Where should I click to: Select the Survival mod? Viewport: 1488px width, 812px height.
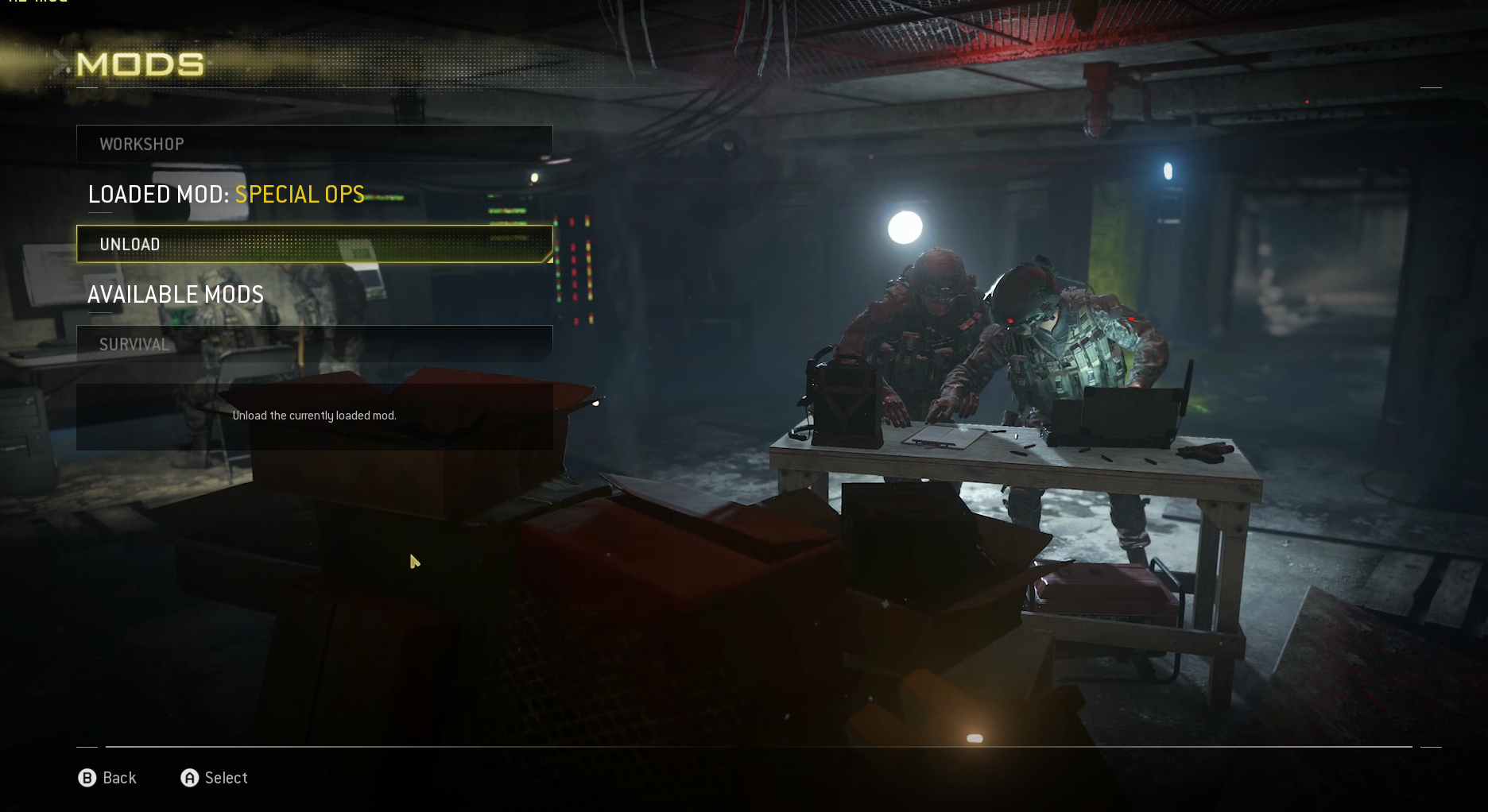(314, 344)
